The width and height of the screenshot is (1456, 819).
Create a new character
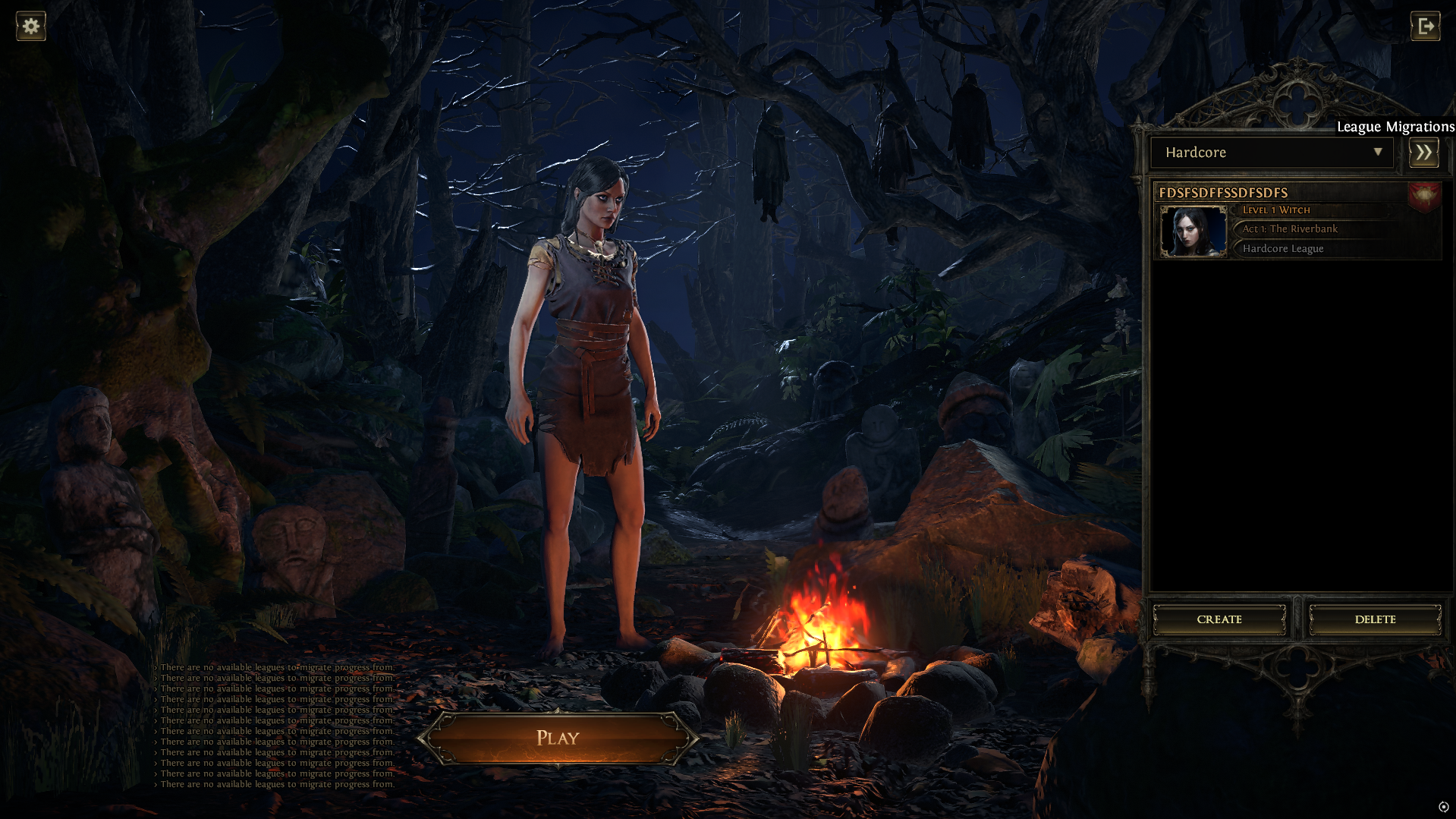(x=1219, y=619)
